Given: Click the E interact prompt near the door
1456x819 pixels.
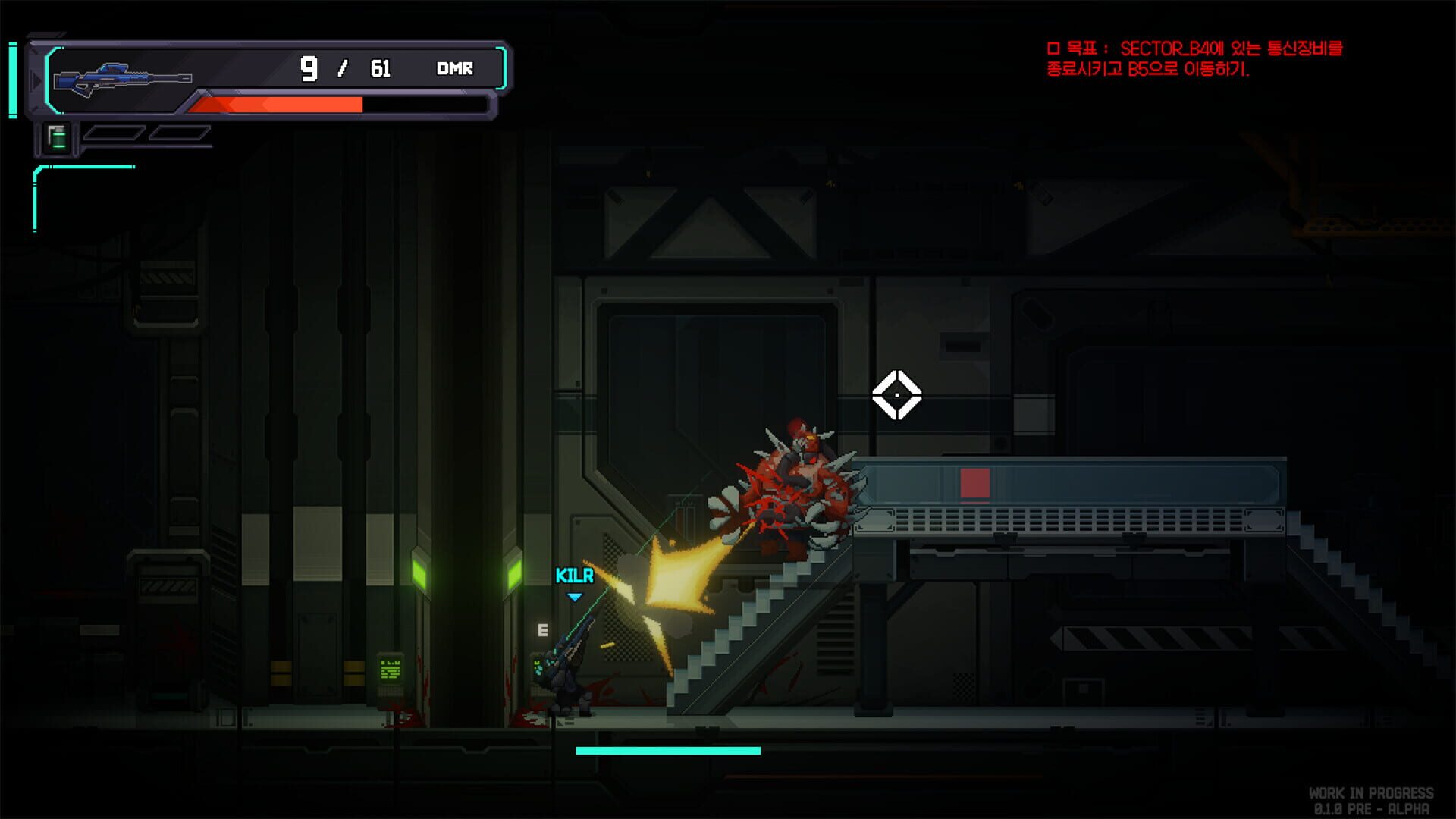Looking at the screenshot, I should (543, 629).
